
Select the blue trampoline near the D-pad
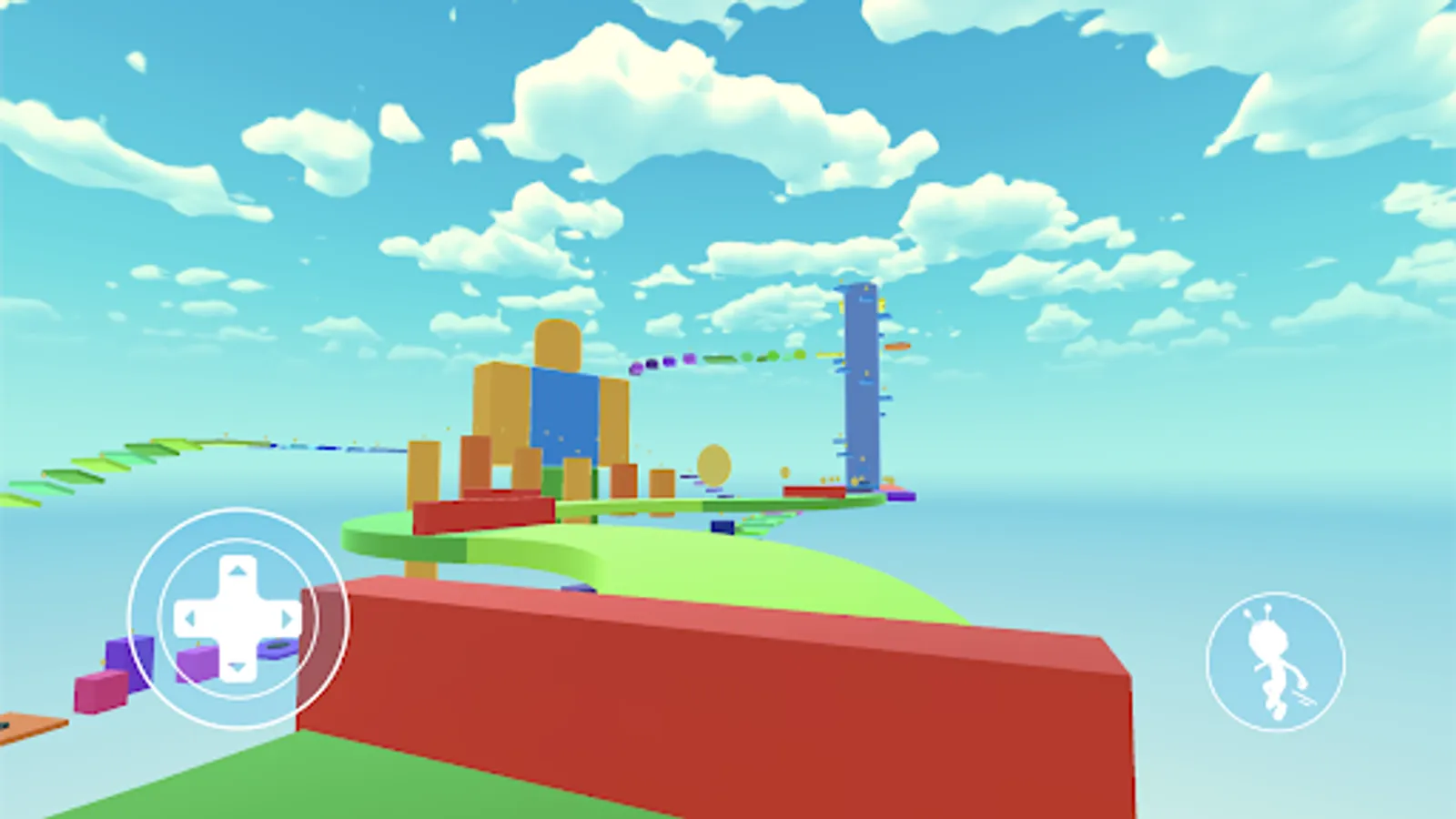point(276,646)
